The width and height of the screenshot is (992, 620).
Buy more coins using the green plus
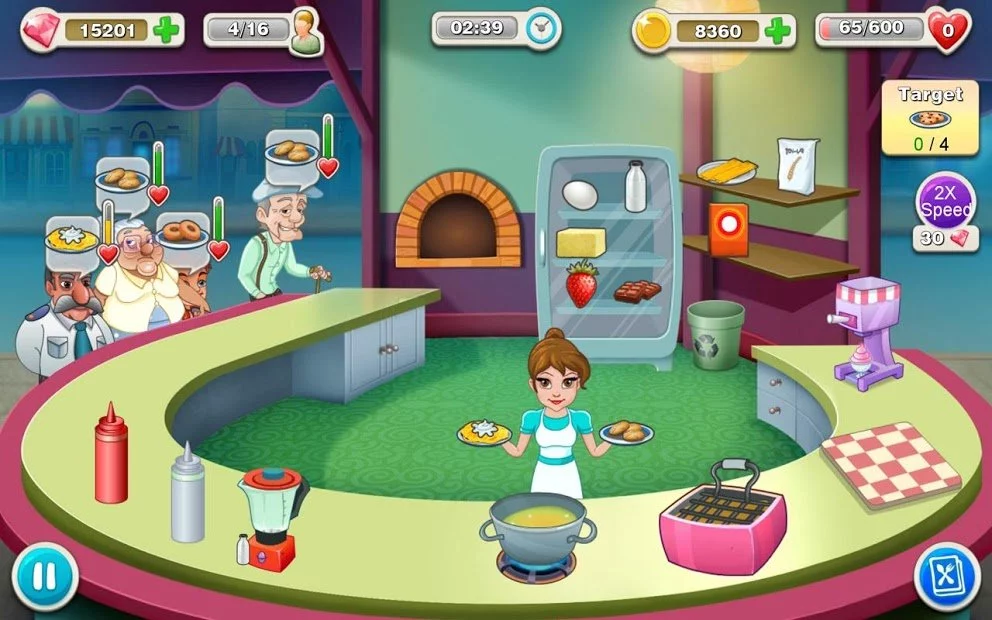[778, 31]
